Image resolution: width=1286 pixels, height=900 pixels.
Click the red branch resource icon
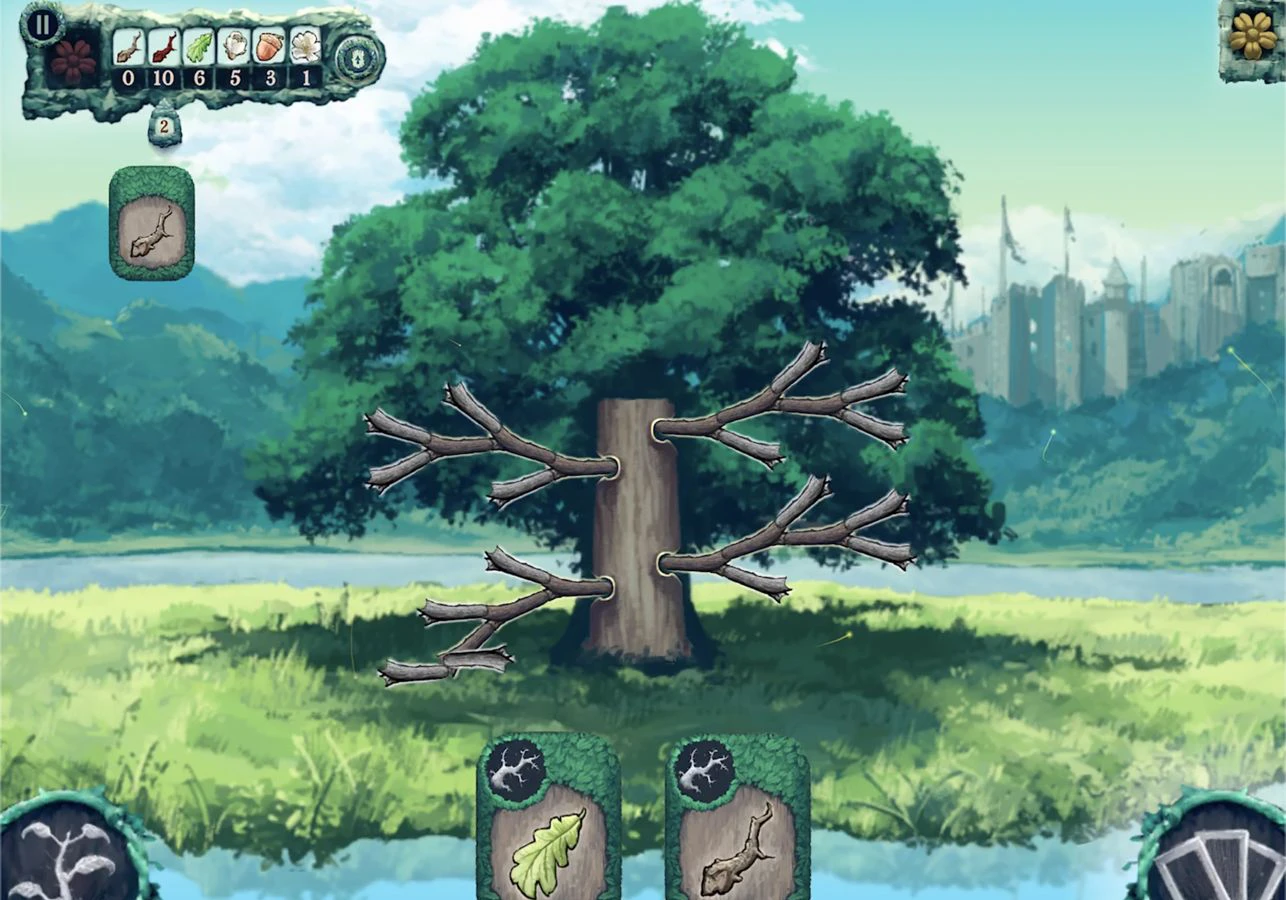(x=165, y=47)
